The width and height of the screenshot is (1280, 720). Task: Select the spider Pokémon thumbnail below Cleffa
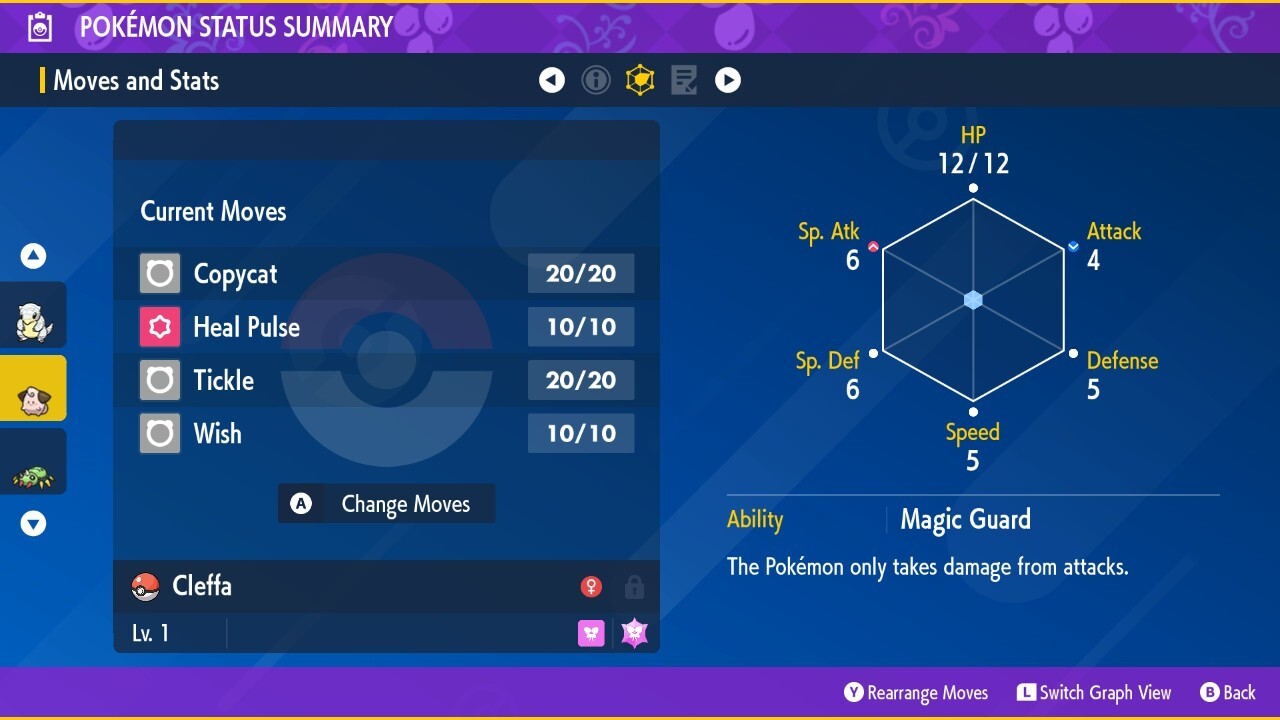pyautogui.click(x=35, y=461)
